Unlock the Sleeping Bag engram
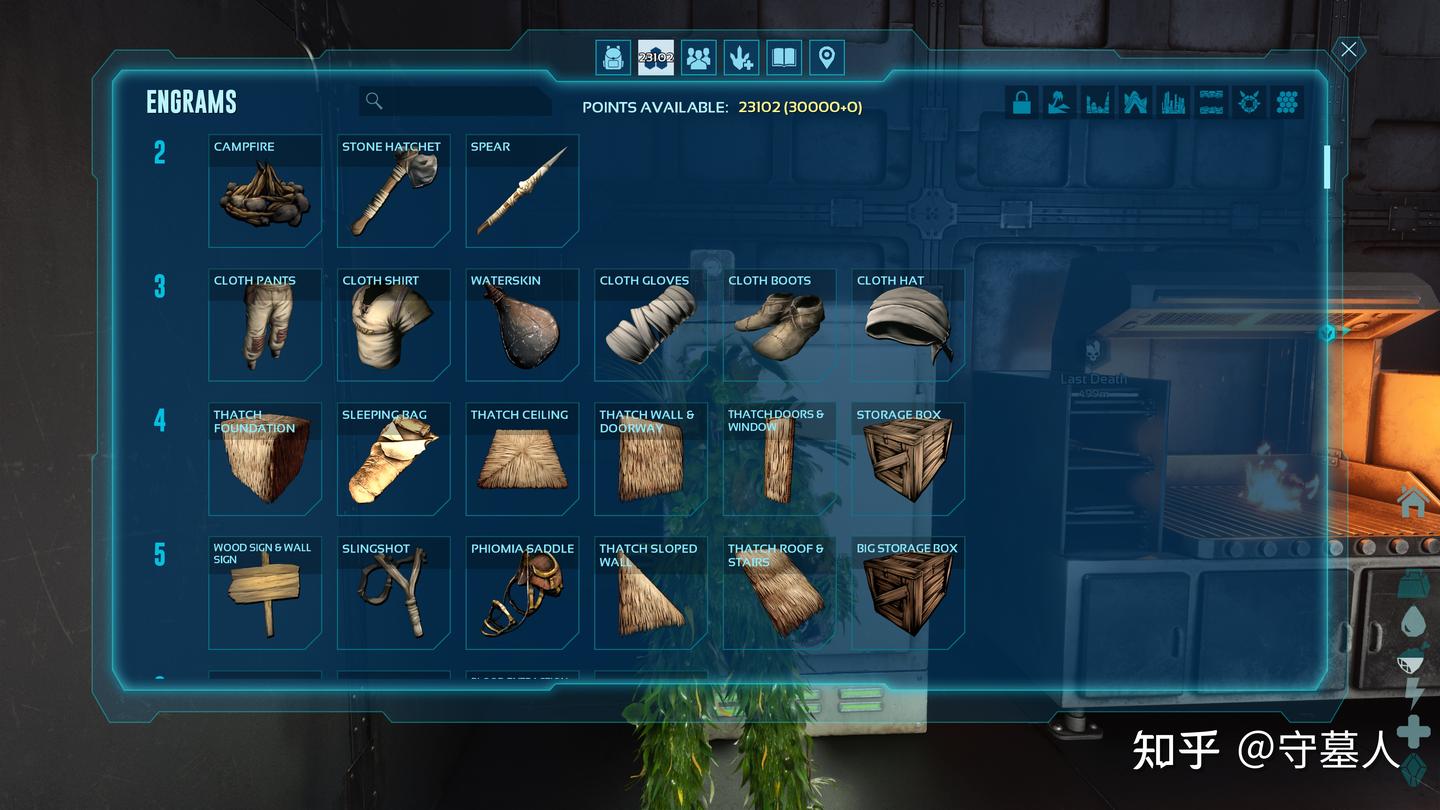The image size is (1440, 810). click(393, 459)
